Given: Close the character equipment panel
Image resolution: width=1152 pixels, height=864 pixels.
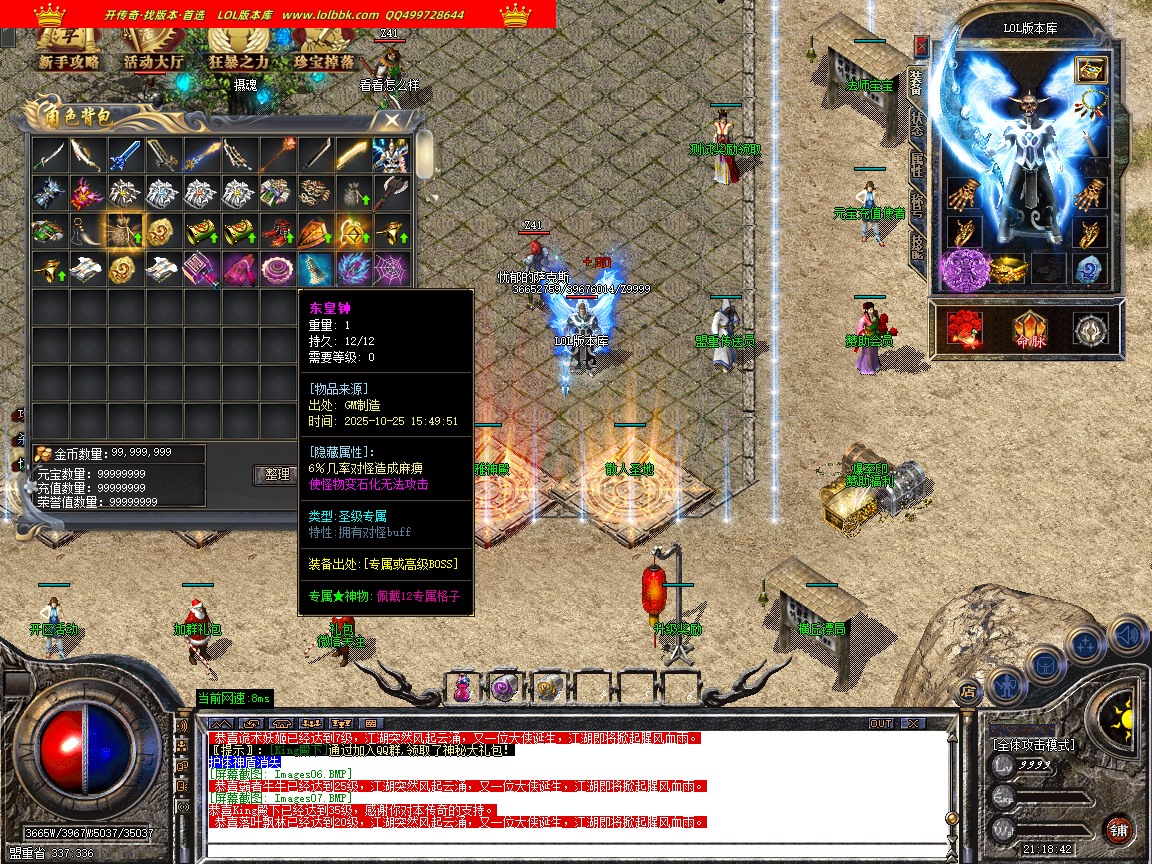Looking at the screenshot, I should pos(921,46).
